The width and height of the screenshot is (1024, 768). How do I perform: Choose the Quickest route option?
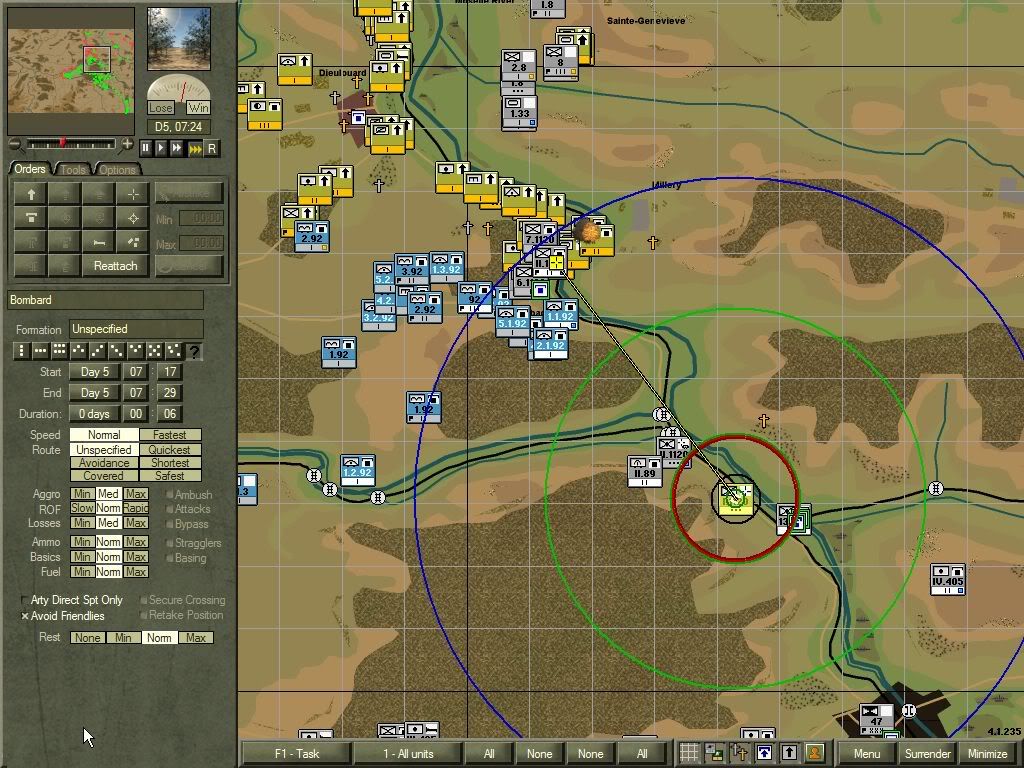170,449
